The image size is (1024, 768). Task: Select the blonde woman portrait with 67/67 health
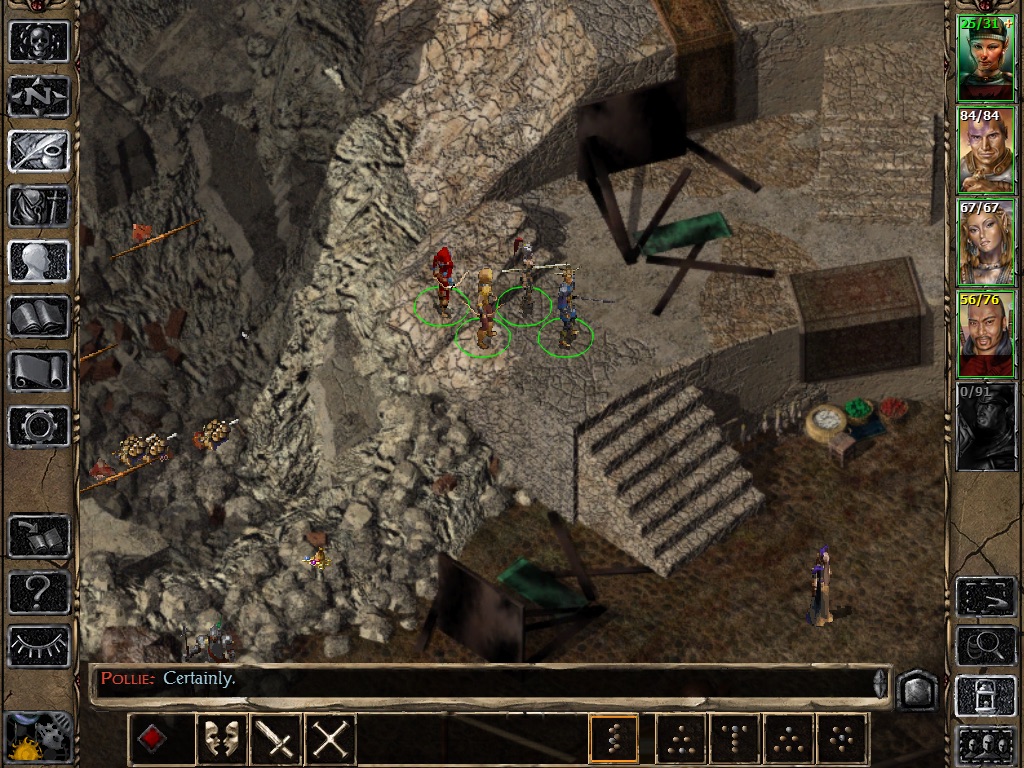coord(986,244)
